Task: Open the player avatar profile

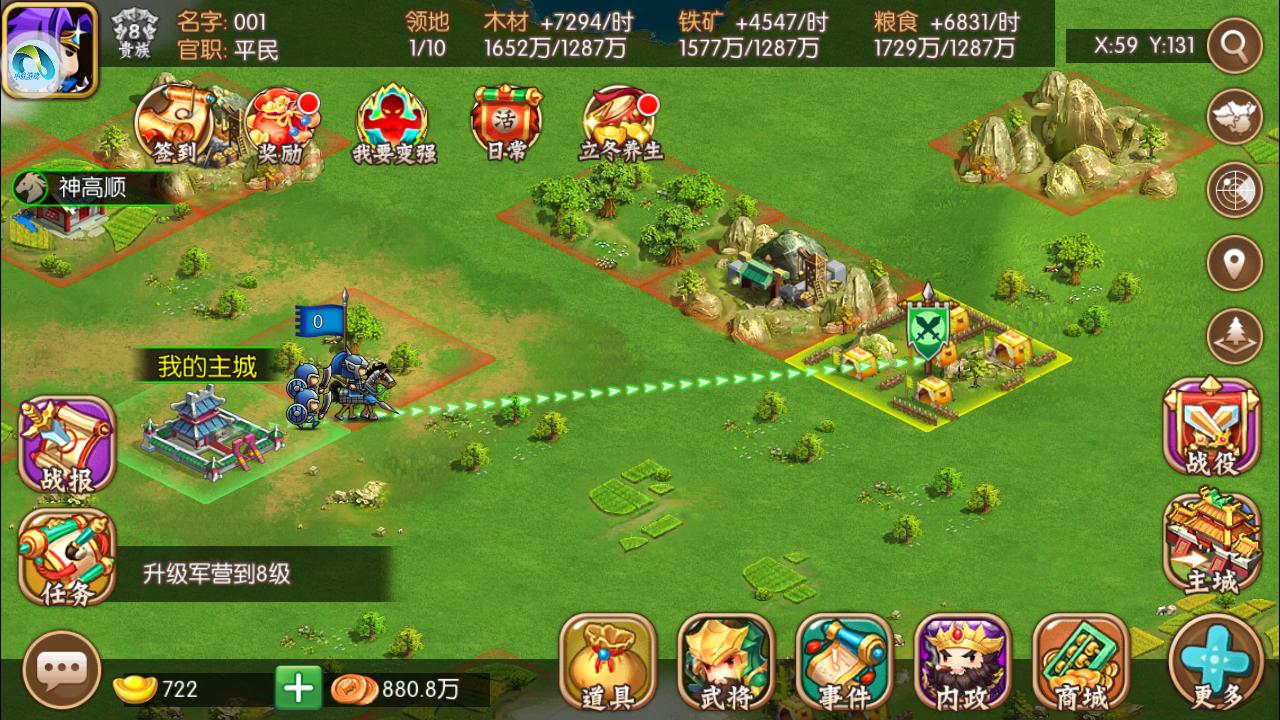Action: coord(49,49)
